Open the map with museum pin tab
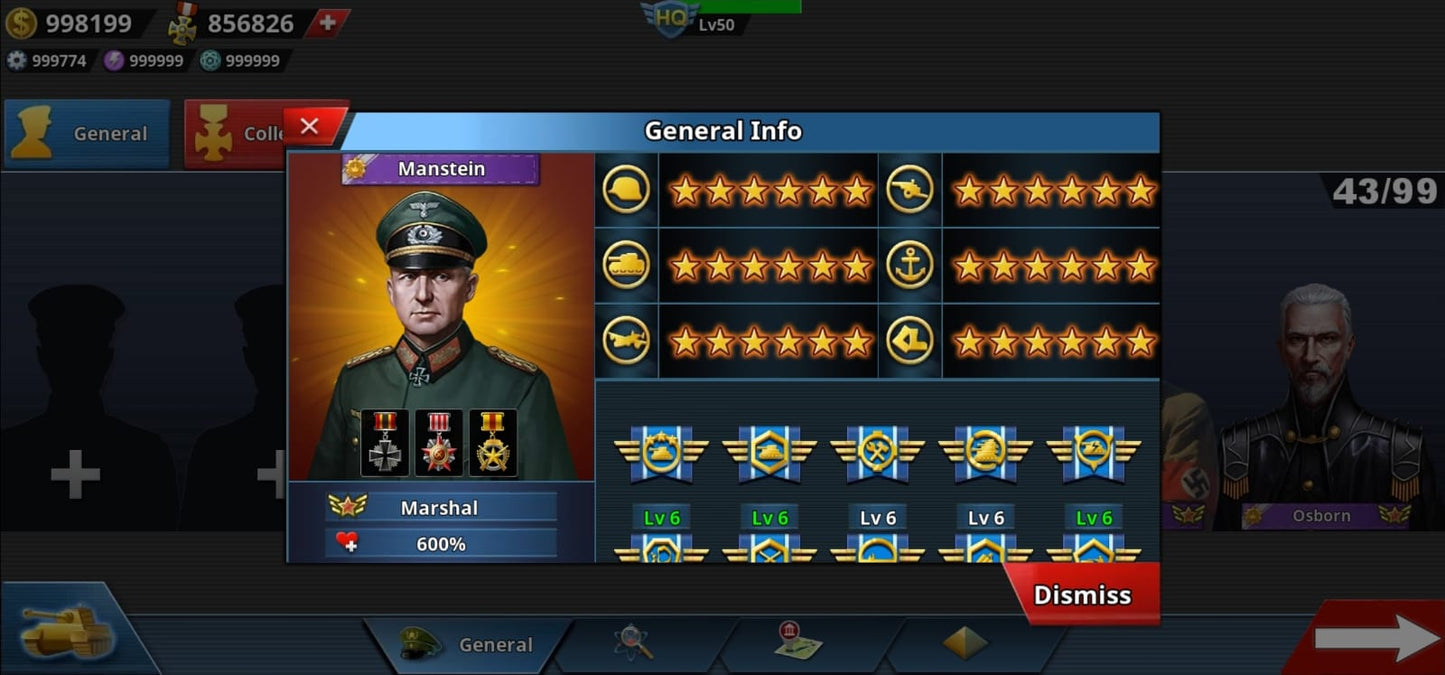This screenshot has width=1445, height=675. coord(798,641)
